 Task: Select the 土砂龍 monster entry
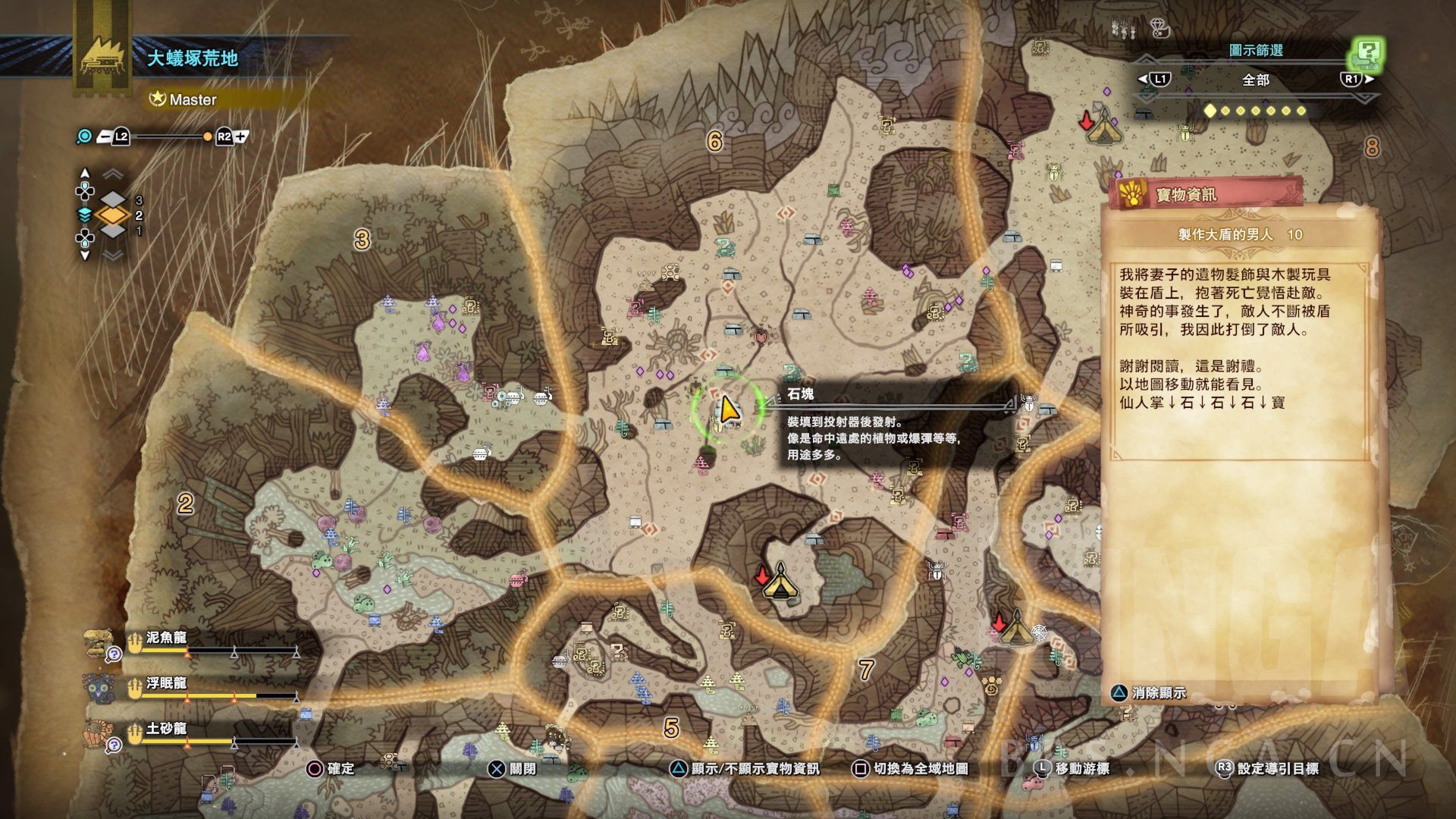pyautogui.click(x=166, y=729)
